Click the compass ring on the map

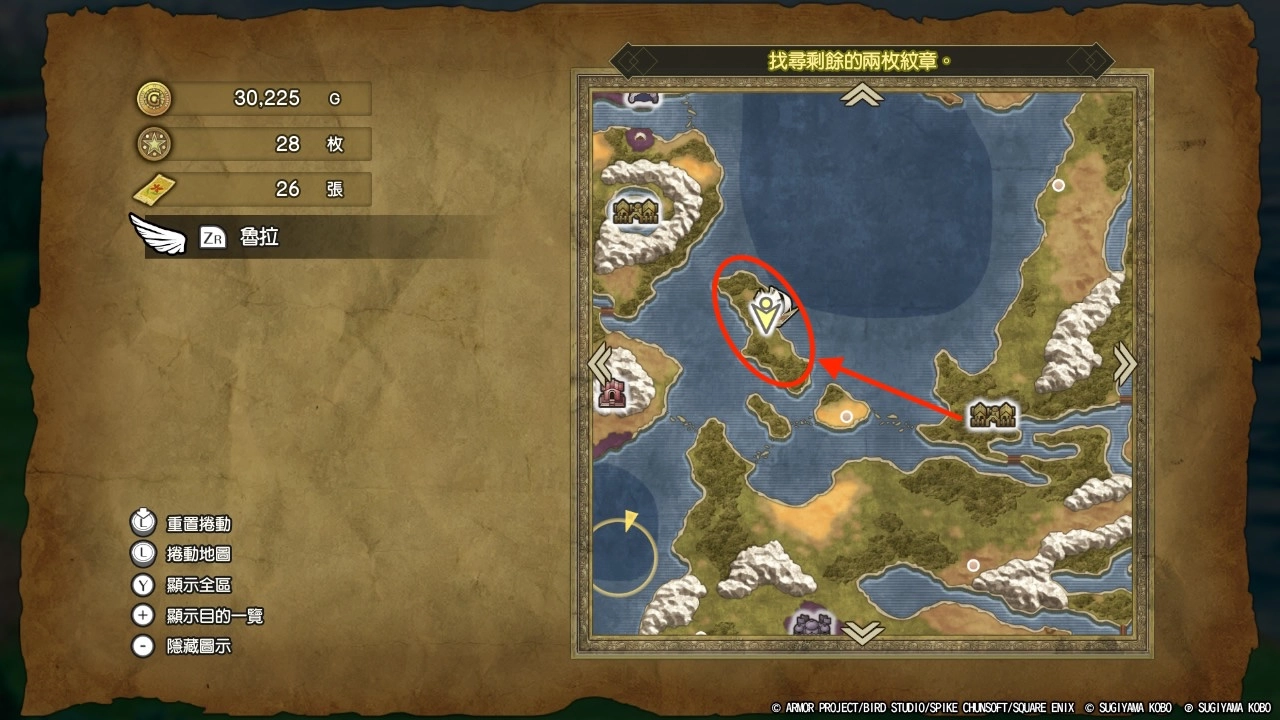pyautogui.click(x=624, y=557)
